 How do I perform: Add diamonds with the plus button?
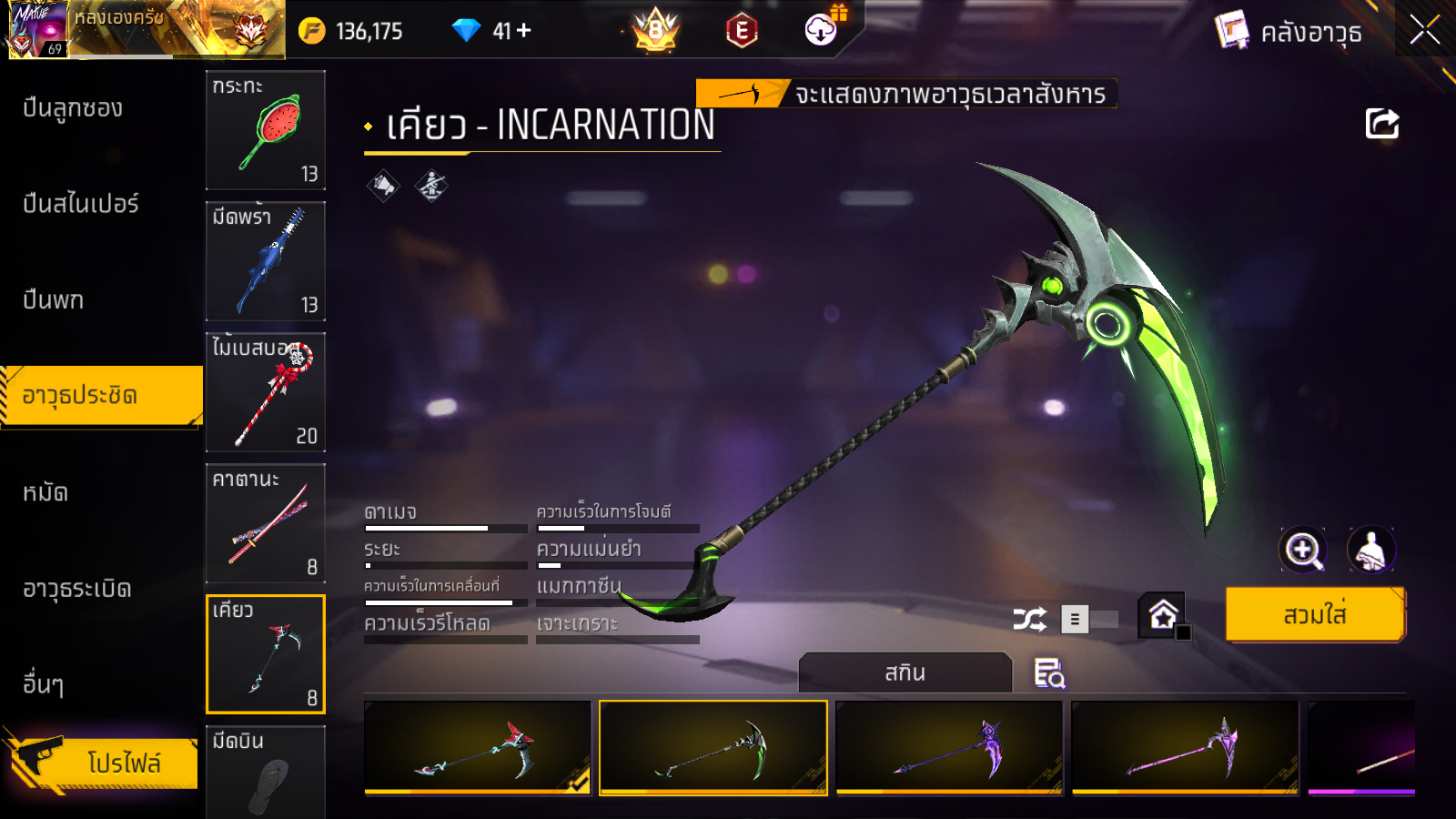pyautogui.click(x=524, y=31)
